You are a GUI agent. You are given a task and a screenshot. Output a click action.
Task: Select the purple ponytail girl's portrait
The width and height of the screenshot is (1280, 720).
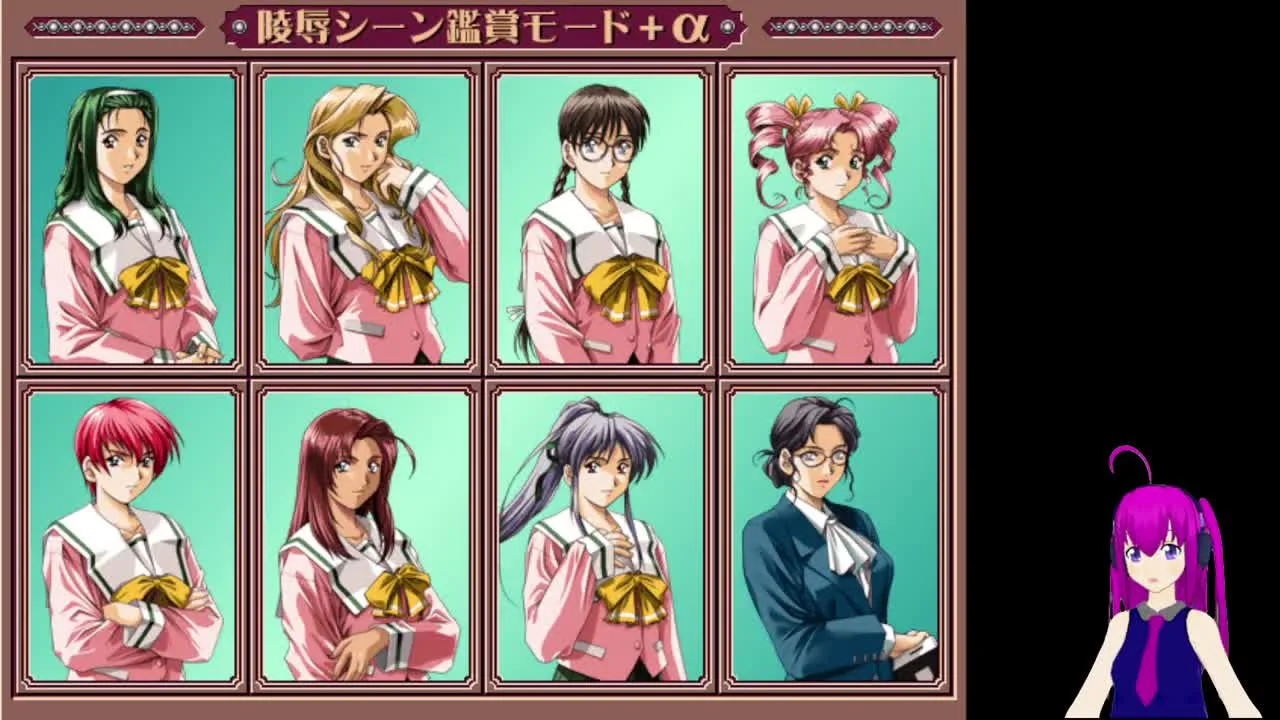pyautogui.click(x=600, y=535)
